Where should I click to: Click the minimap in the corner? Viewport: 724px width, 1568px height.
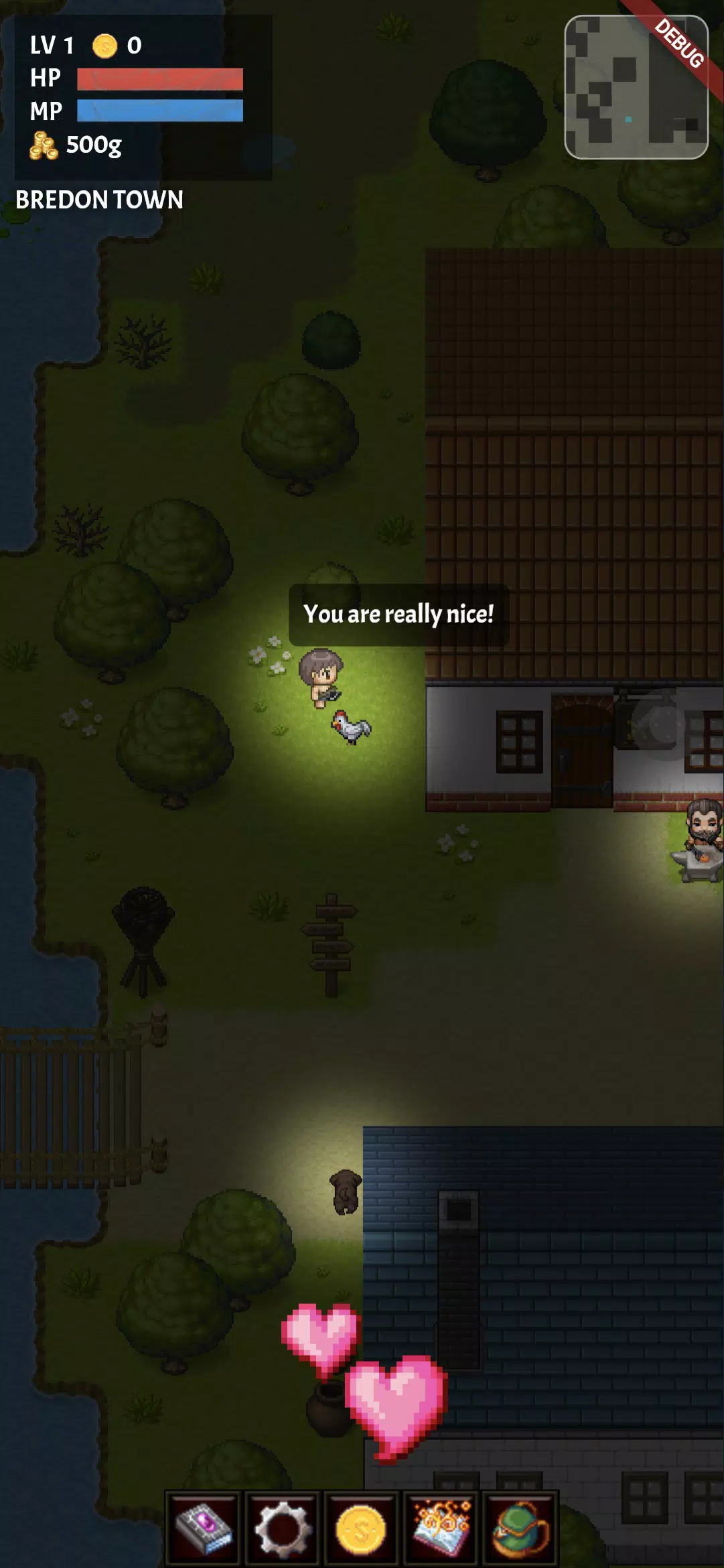636,87
